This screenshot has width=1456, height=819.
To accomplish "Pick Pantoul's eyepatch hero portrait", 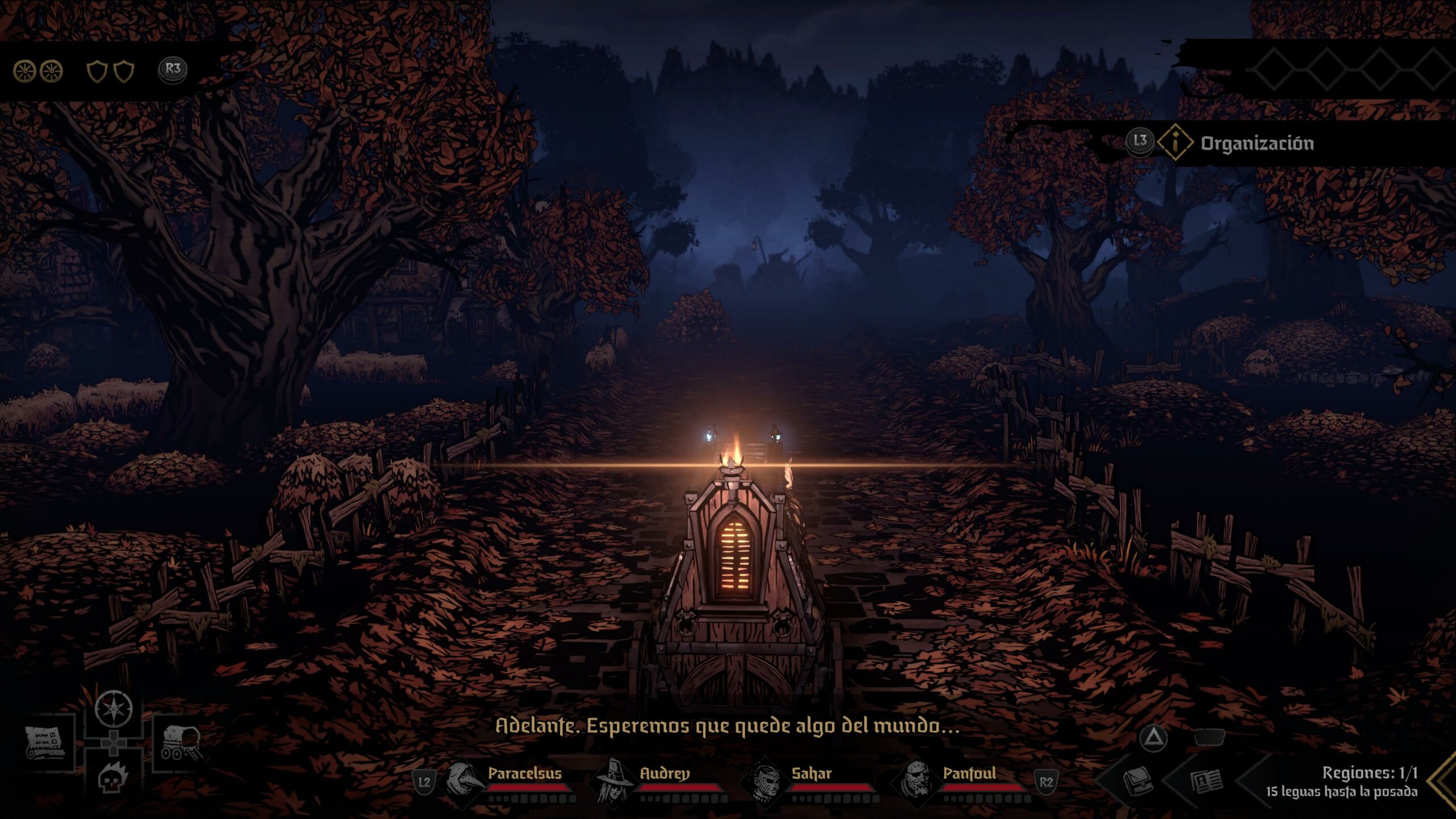I will tap(917, 780).
